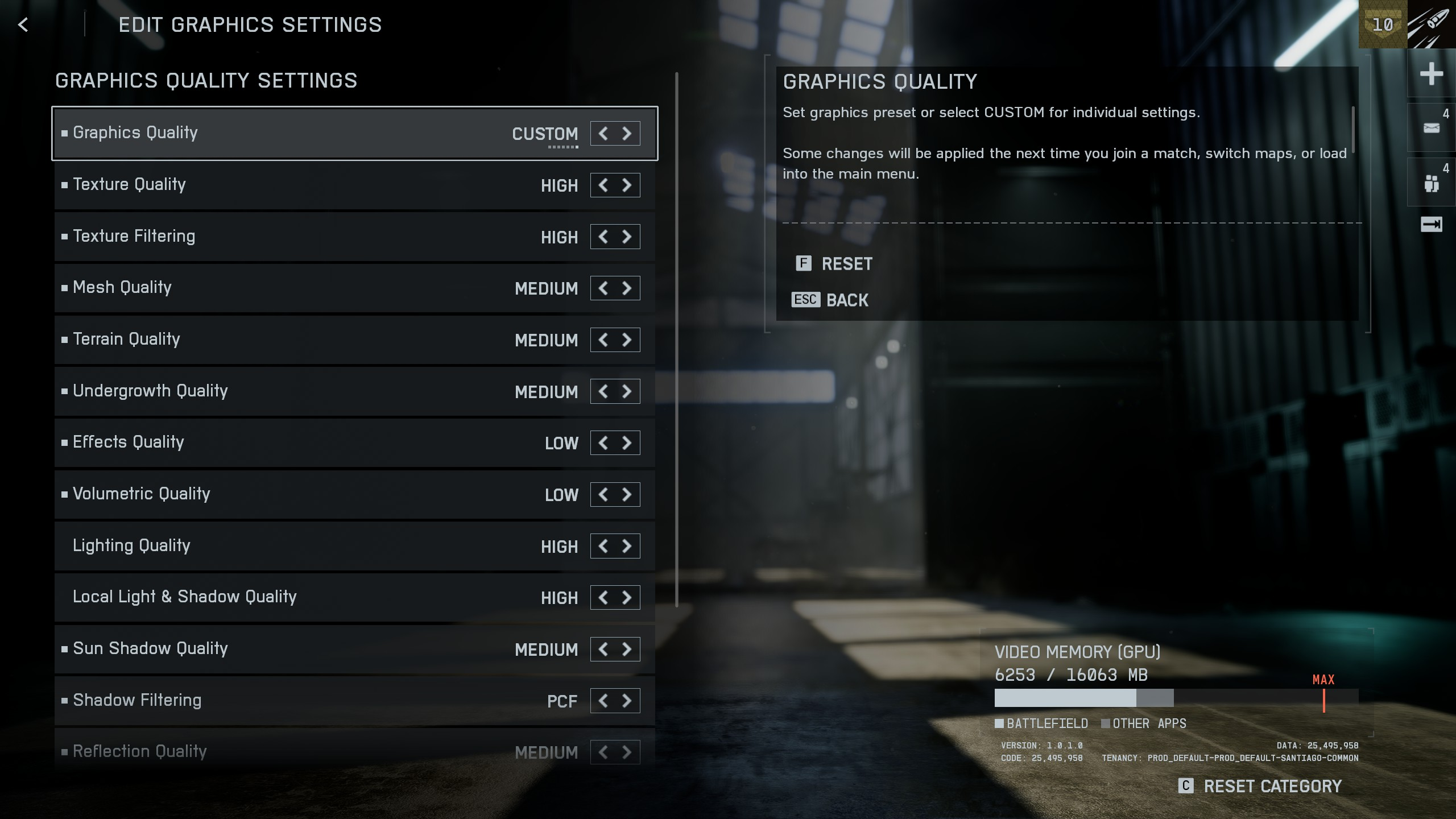Image resolution: width=1456 pixels, height=819 pixels.
Task: Select the Graphics Quality row
Action: pos(284,133)
